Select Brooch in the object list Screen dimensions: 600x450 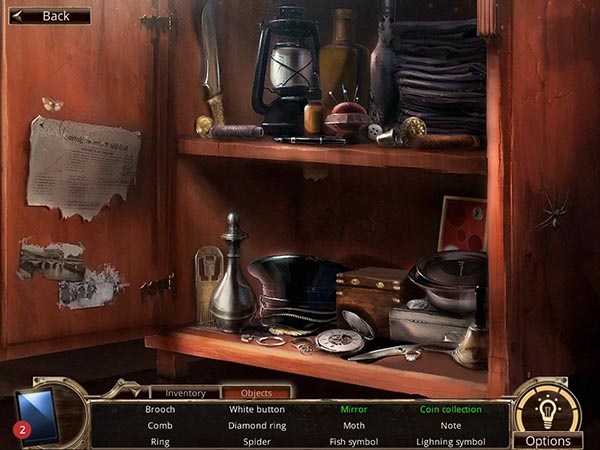pos(160,409)
